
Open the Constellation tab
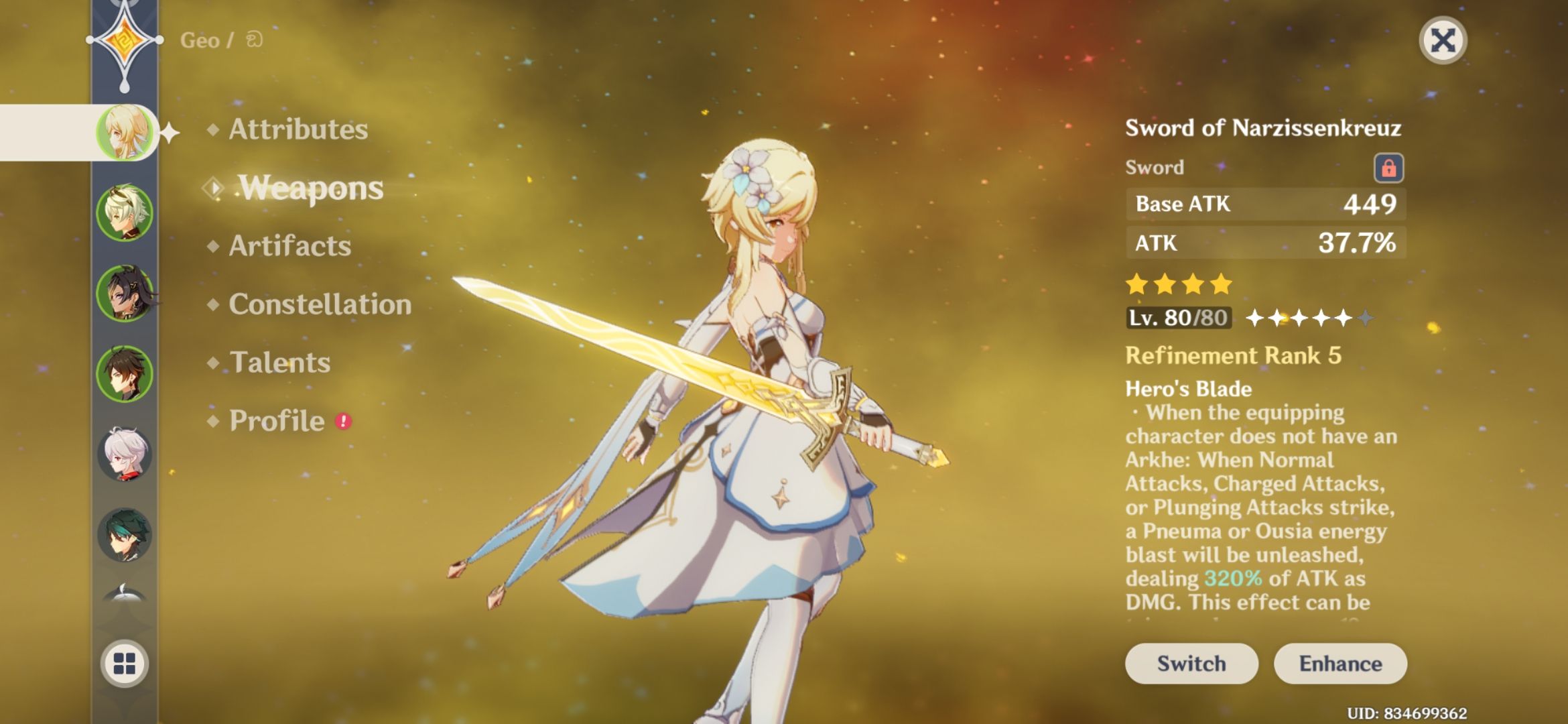(318, 305)
